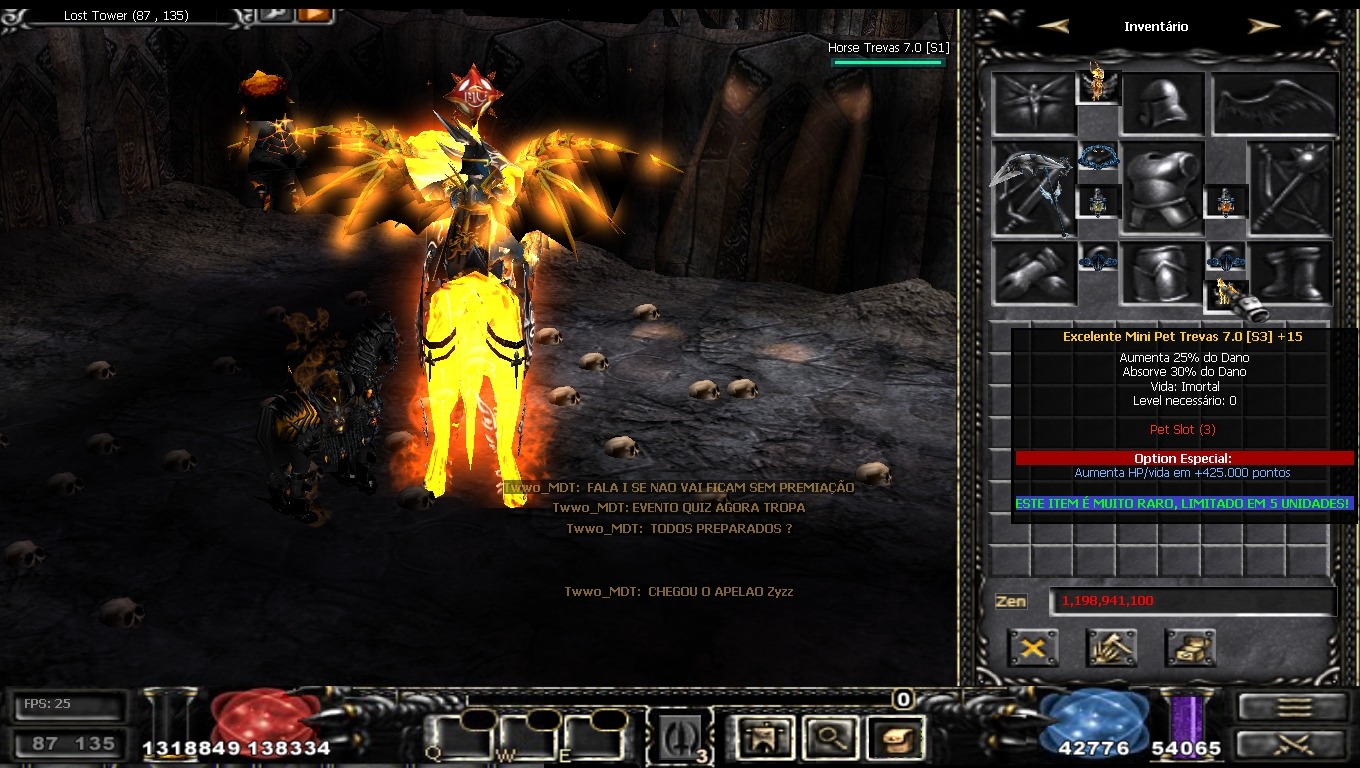The height and width of the screenshot is (768, 1360).
Task: Close the Inventário panel with the X button
Action: (x=1033, y=648)
